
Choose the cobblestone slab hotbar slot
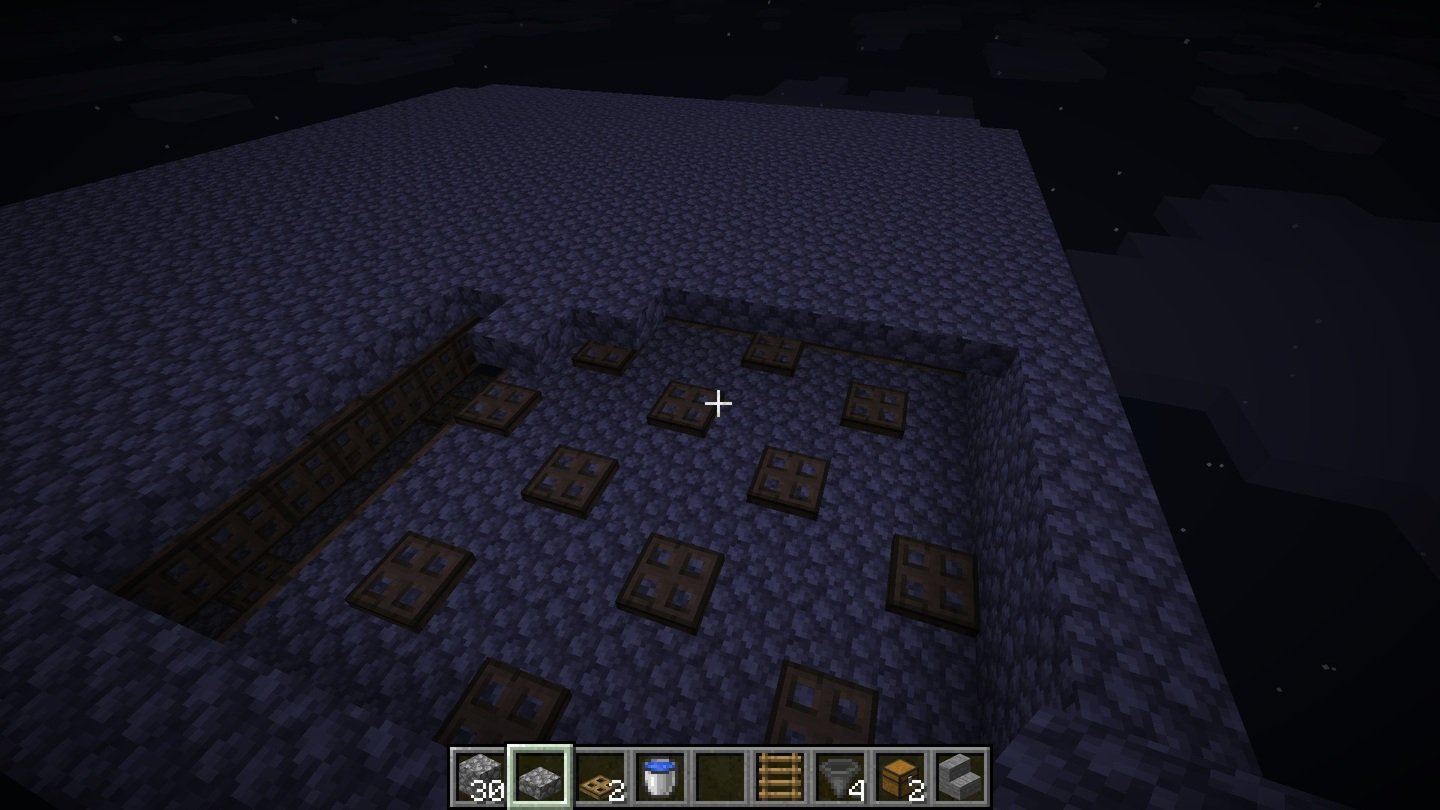point(540,777)
